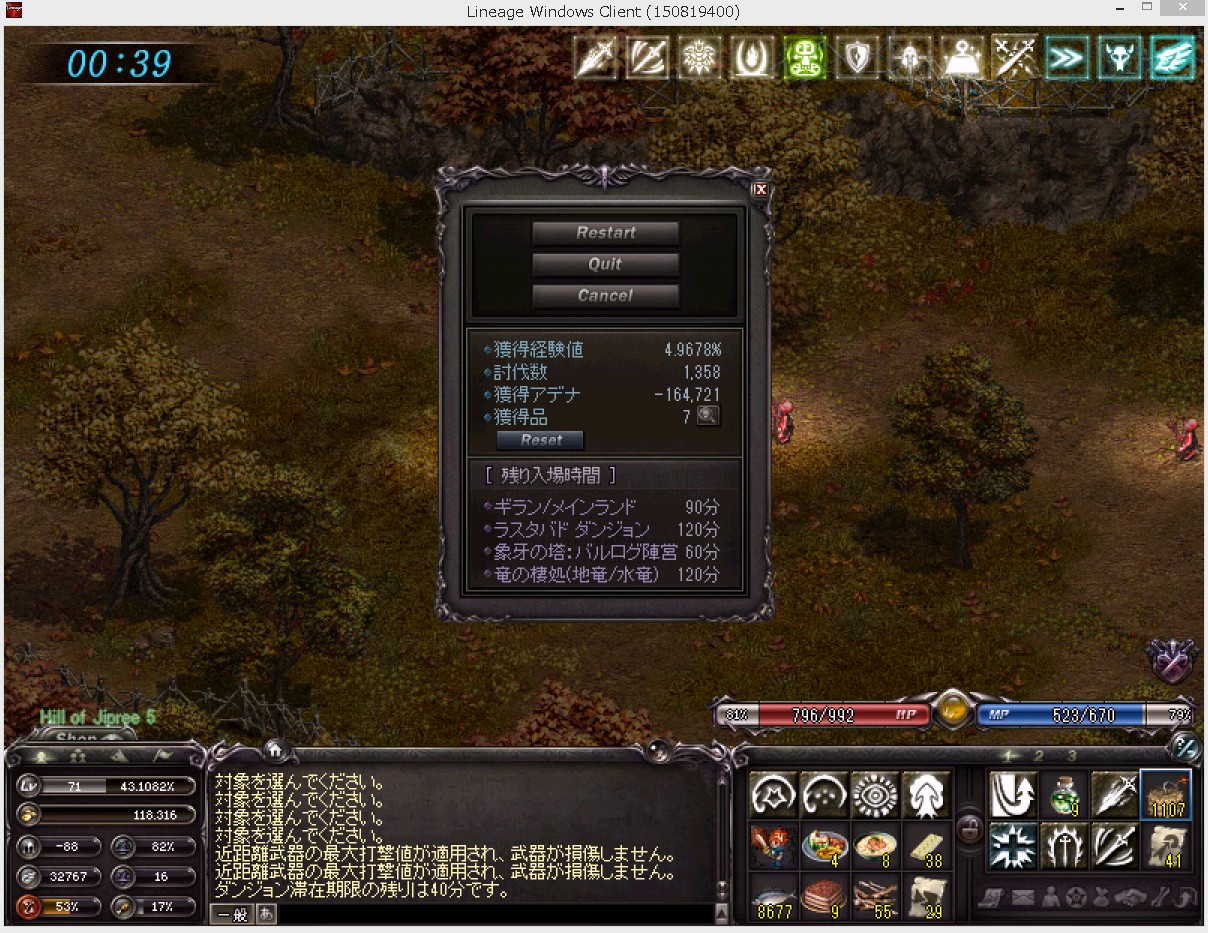Image resolution: width=1208 pixels, height=933 pixels.
Task: Switch to hotbar page 3
Action: click(x=1072, y=756)
